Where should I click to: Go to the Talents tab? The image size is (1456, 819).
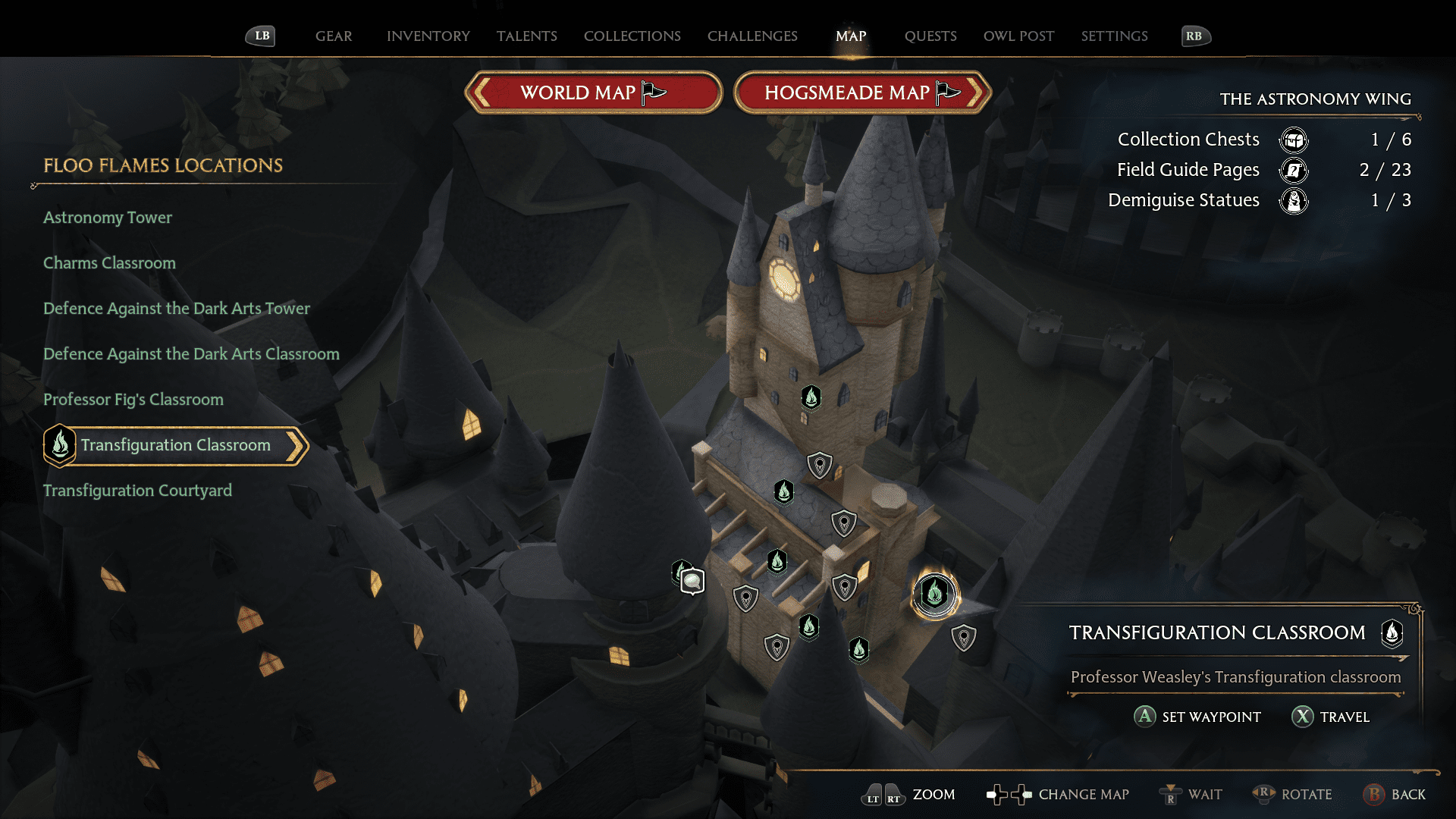click(x=526, y=36)
